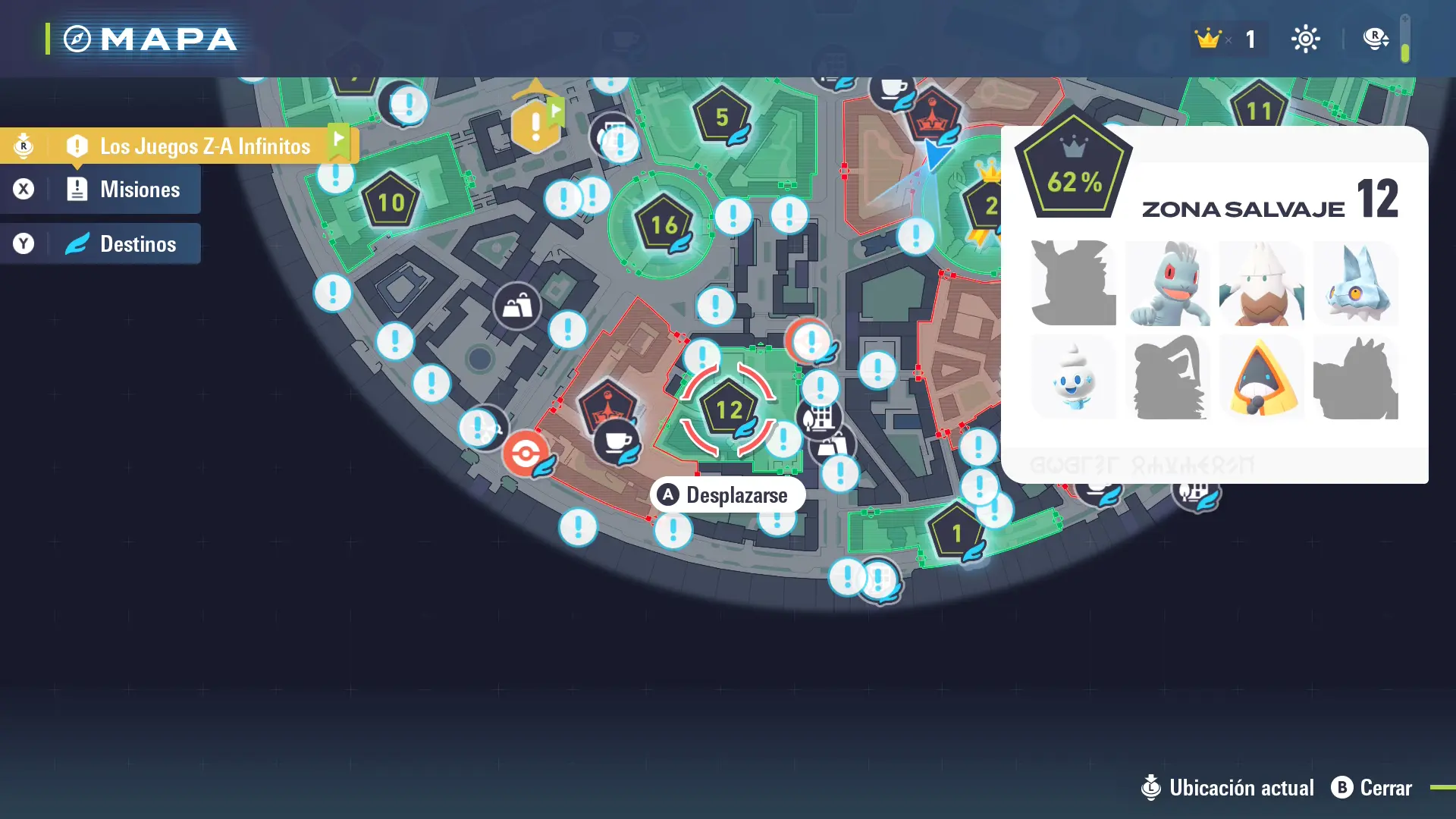Select the shopping bag store marker
The image size is (1456, 819).
pyautogui.click(x=517, y=306)
